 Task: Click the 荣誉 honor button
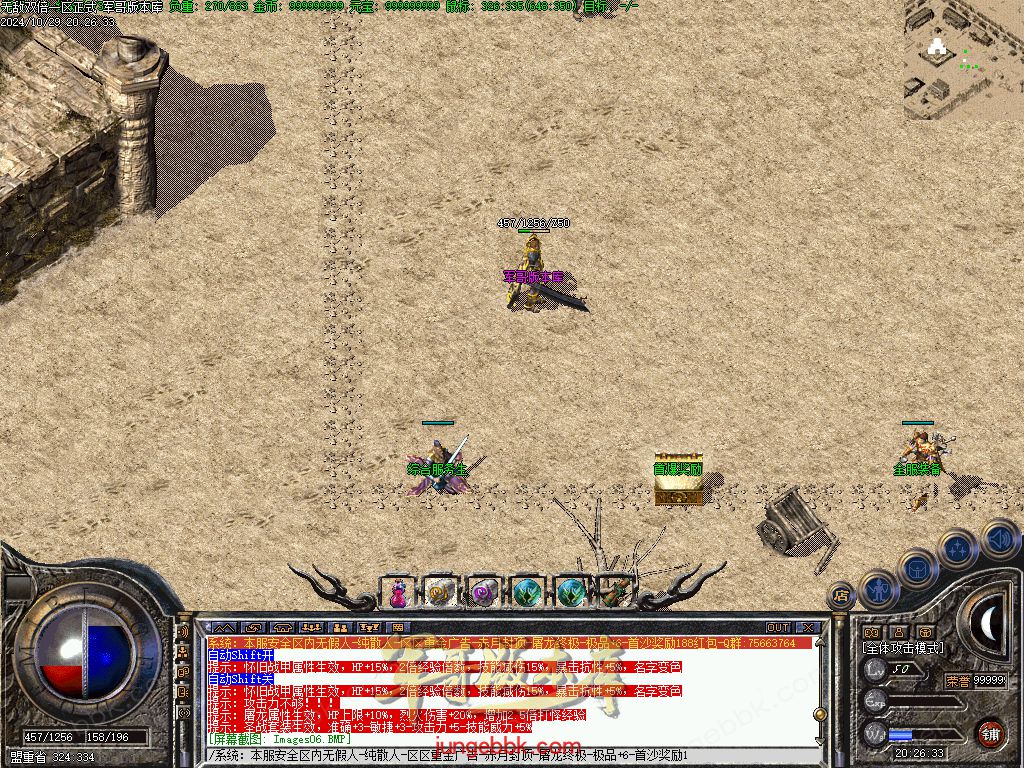957,680
